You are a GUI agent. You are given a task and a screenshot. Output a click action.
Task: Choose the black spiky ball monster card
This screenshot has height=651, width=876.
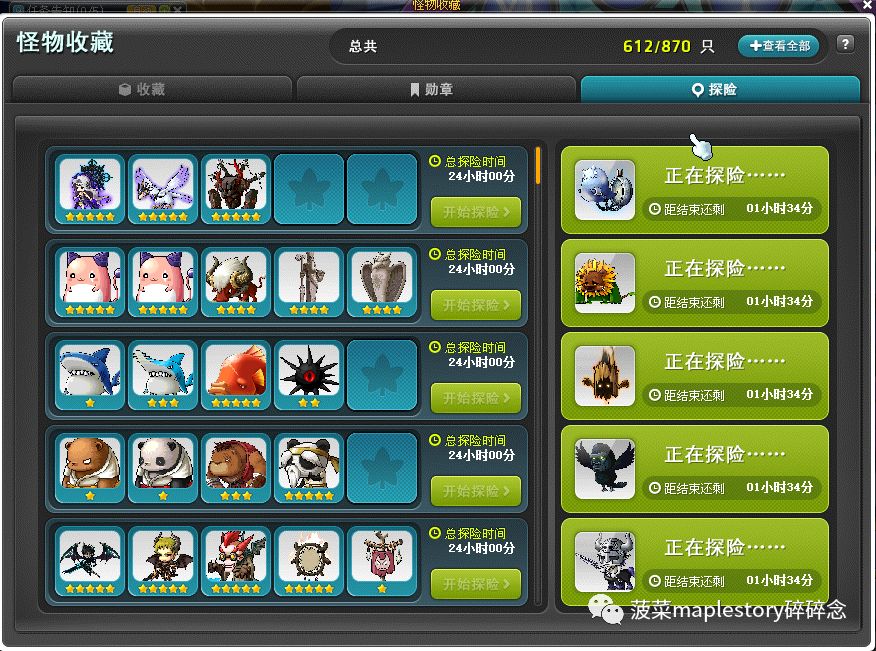(308, 372)
